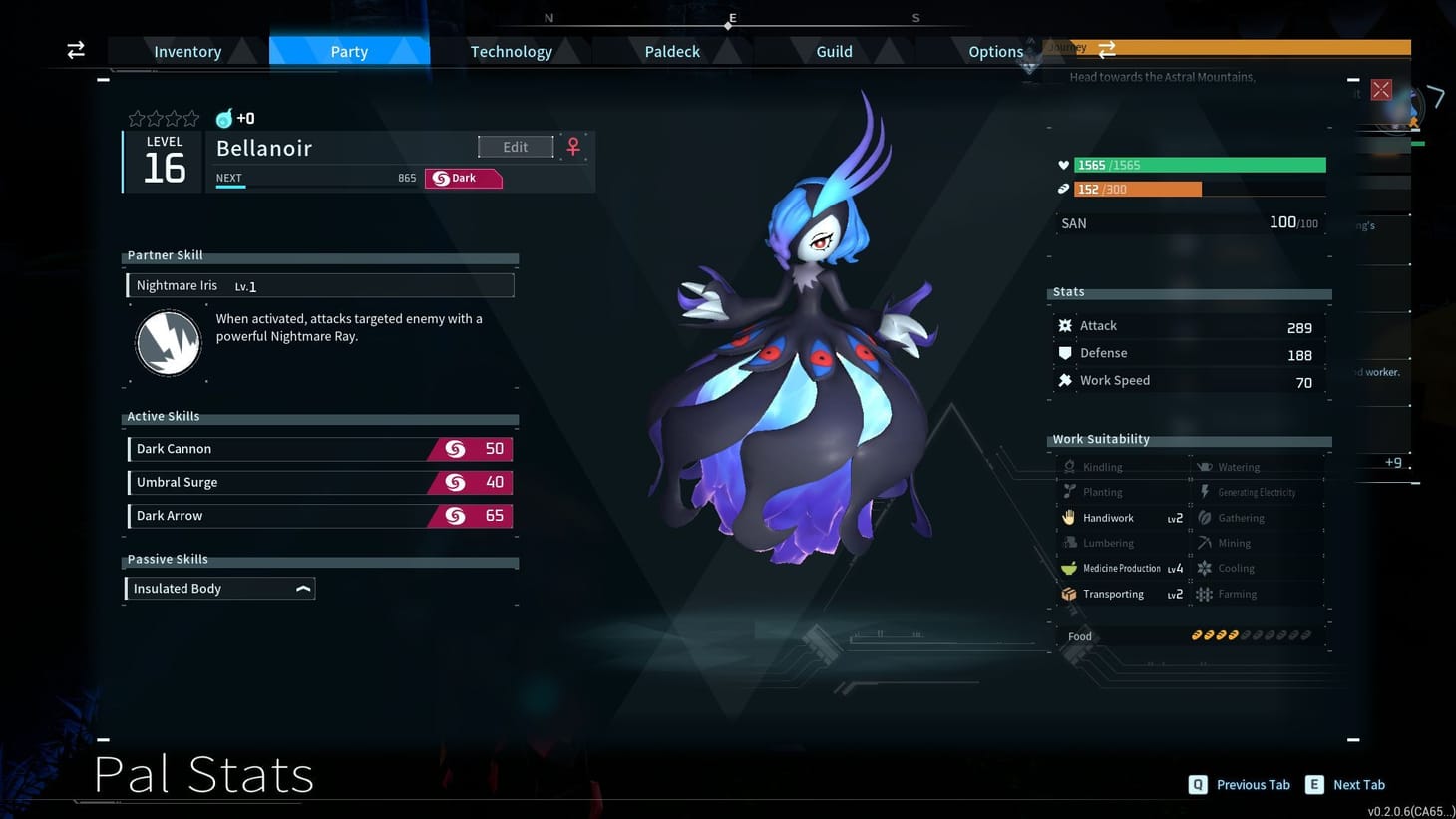Open the Nightmare Iris partner skill icon
Viewport: 1456px width, 819px height.
point(168,342)
